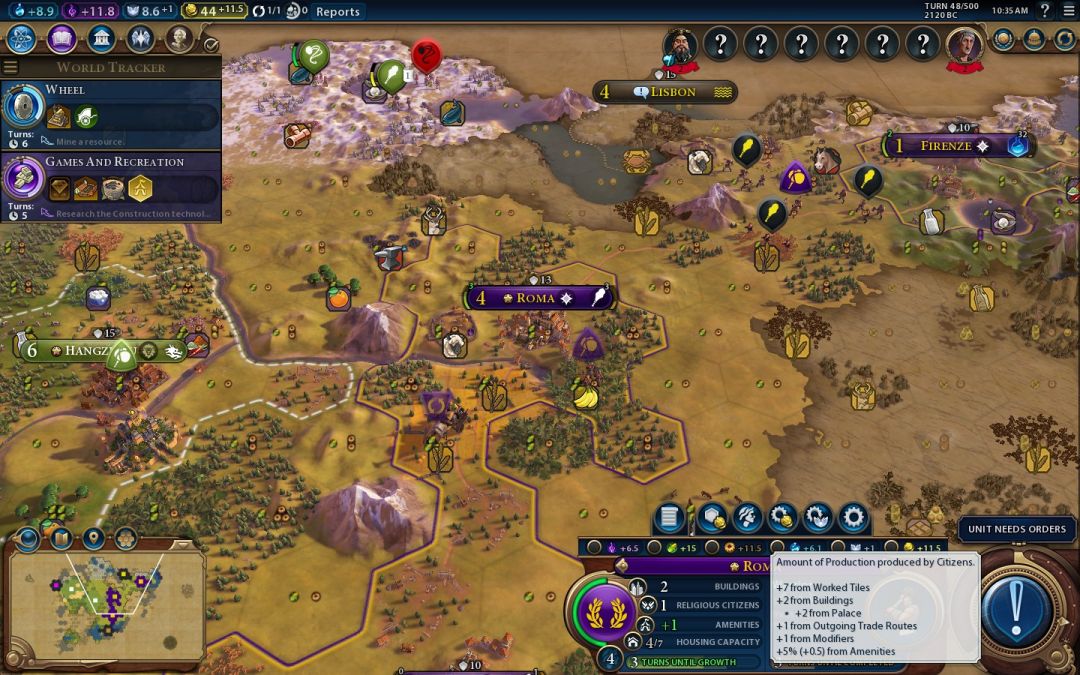Select the Lisbon city banner
1080x675 pixels.
point(665,92)
